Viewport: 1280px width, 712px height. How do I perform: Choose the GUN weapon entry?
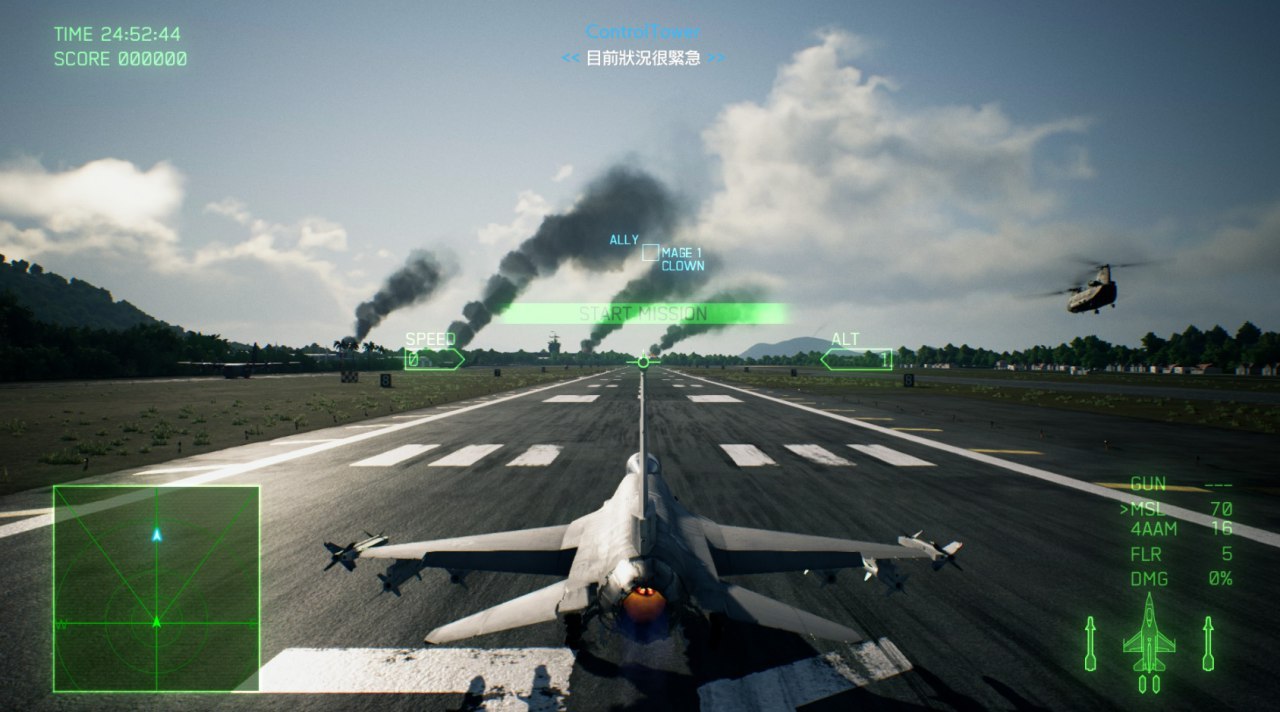pos(1148,485)
